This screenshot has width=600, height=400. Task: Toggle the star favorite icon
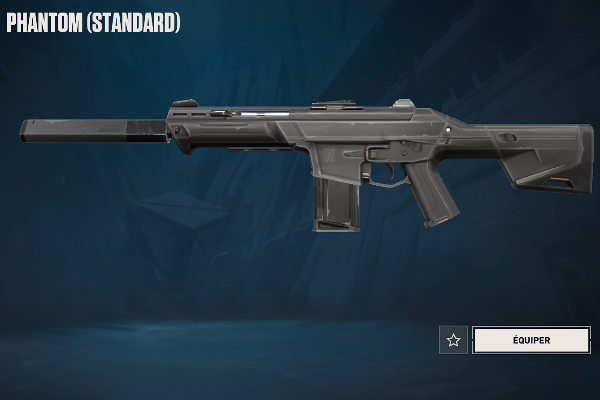[453, 340]
